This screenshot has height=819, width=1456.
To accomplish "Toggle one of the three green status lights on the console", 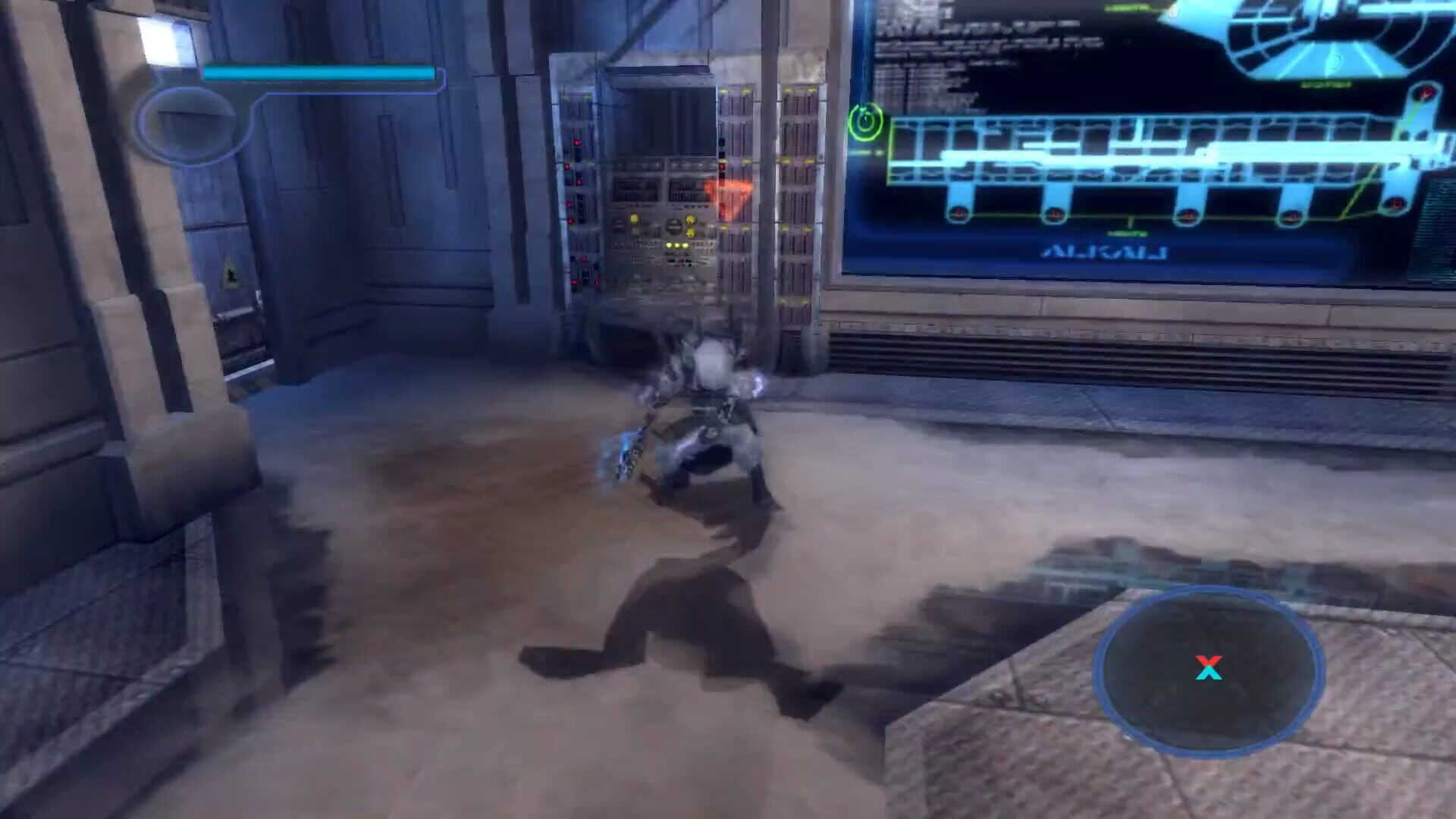I will [676, 246].
